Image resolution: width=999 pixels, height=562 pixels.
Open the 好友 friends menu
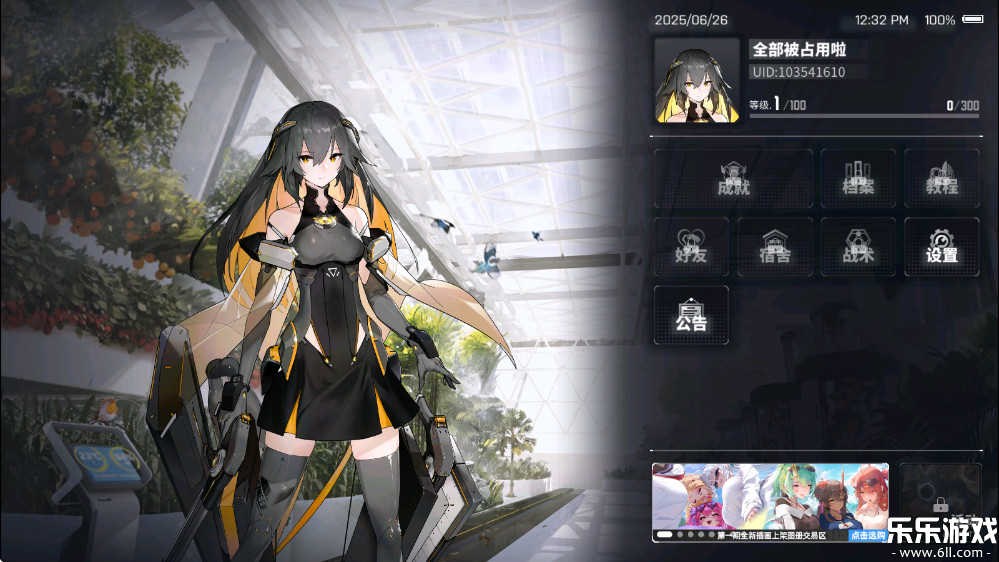pyautogui.click(x=691, y=246)
